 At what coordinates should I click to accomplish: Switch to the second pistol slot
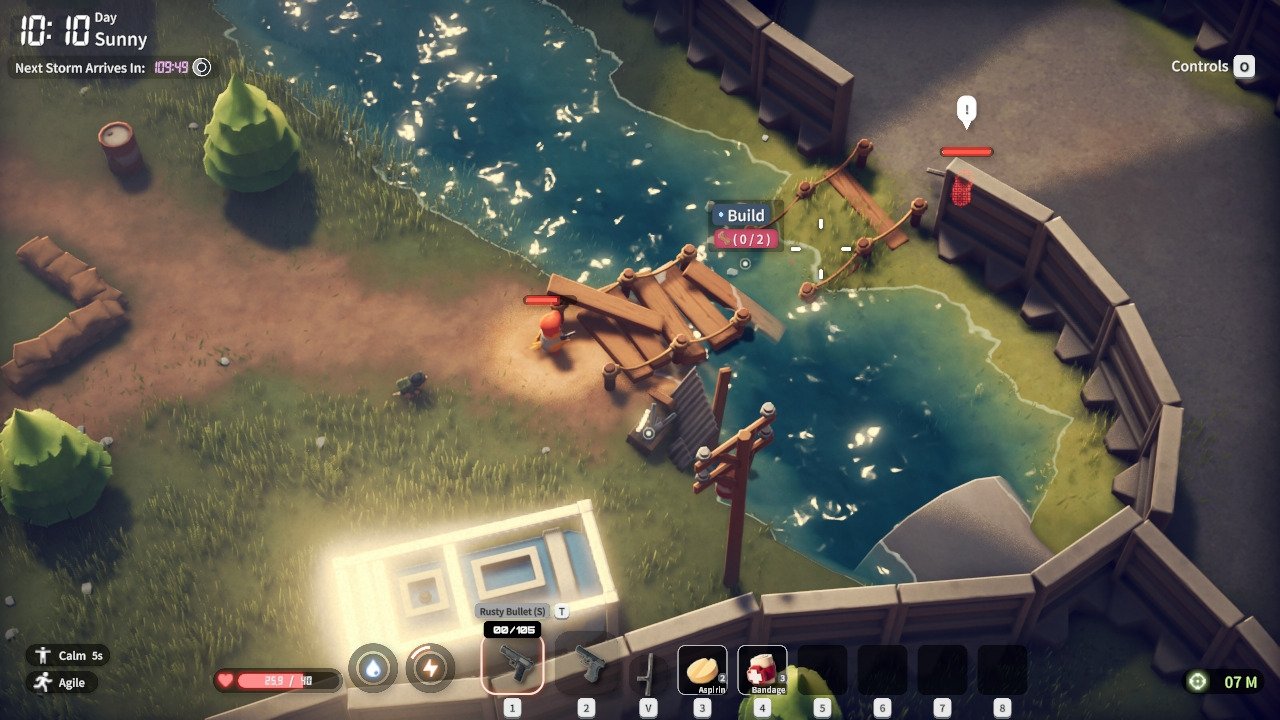[x=587, y=664]
